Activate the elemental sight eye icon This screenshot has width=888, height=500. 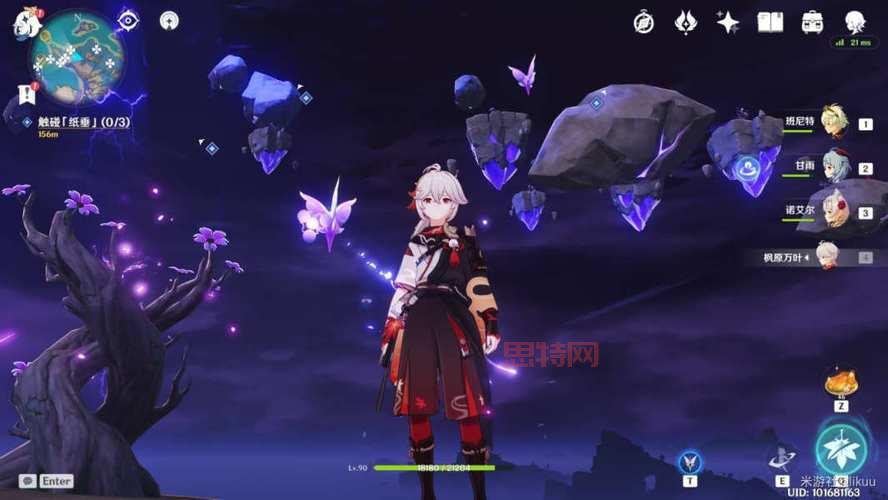tap(129, 20)
